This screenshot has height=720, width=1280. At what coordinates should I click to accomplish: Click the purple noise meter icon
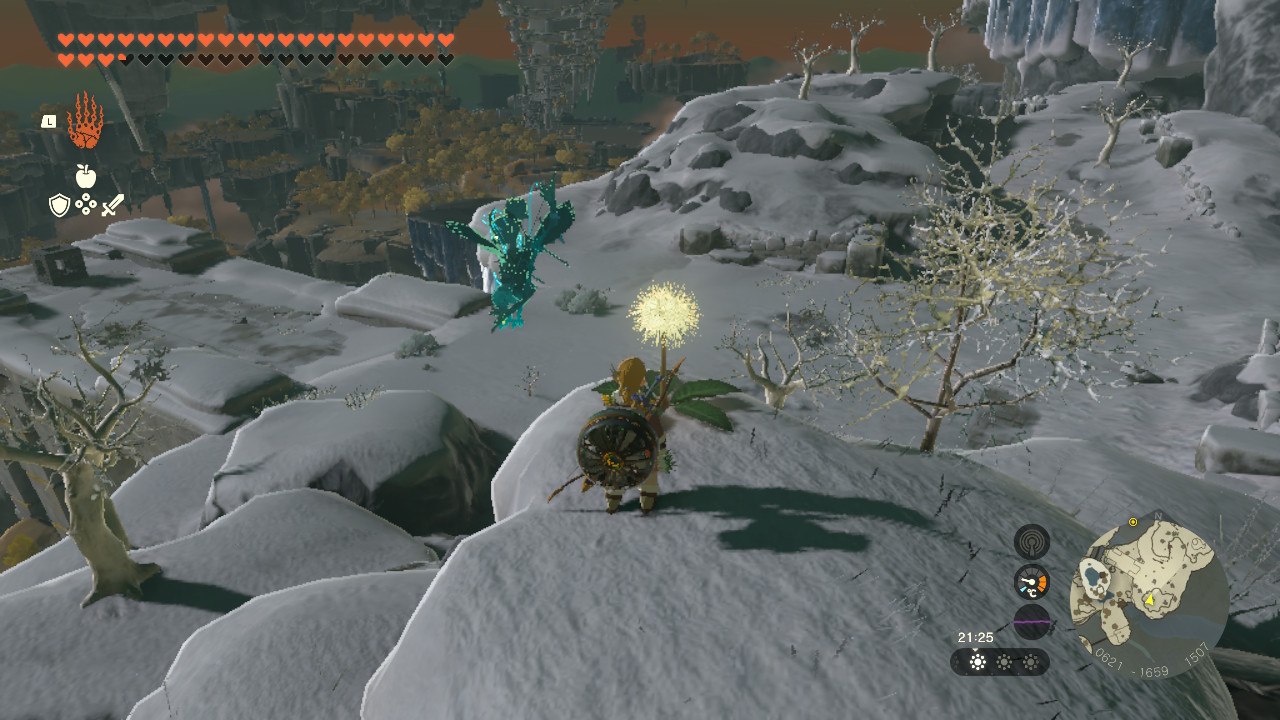coord(1031,621)
